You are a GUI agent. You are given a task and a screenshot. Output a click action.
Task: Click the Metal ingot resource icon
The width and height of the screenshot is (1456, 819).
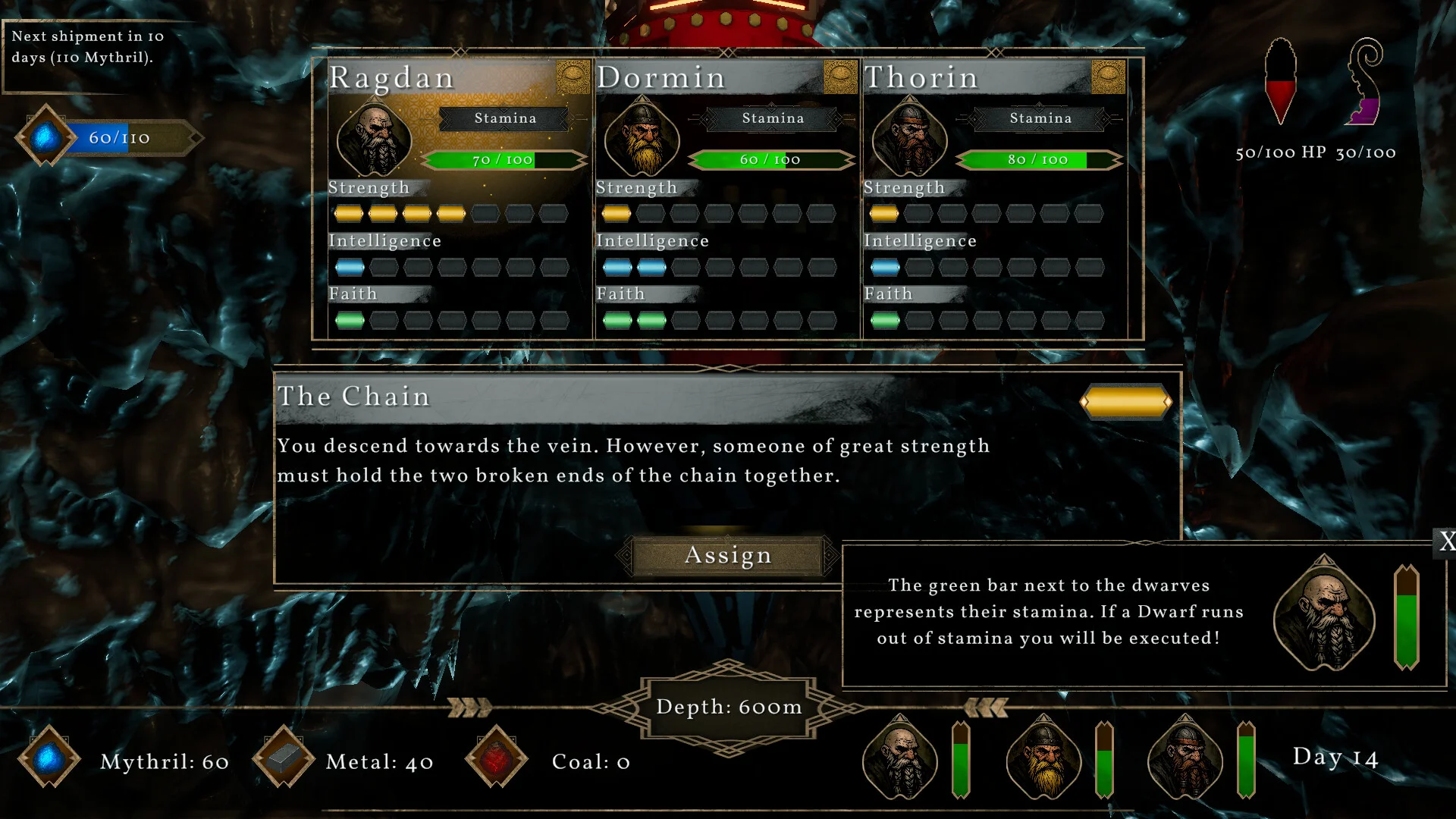coord(284,758)
